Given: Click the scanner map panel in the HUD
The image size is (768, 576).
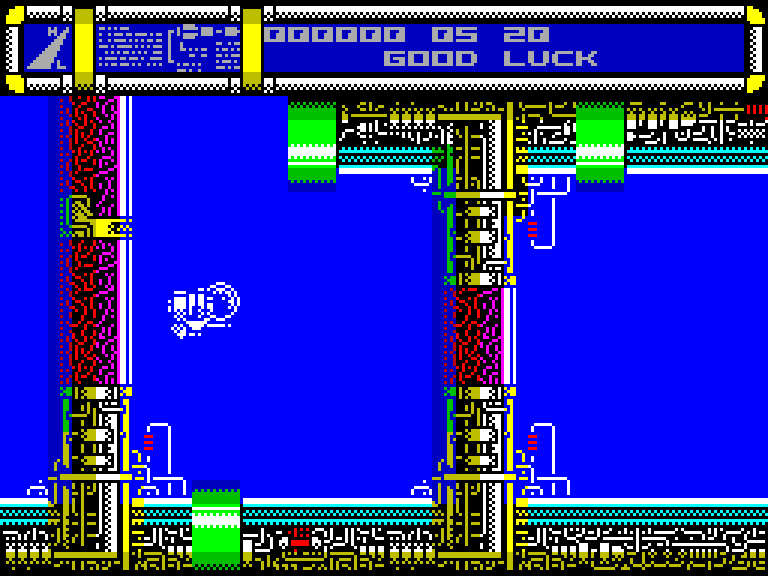Looking at the screenshot, I should click(x=169, y=47).
